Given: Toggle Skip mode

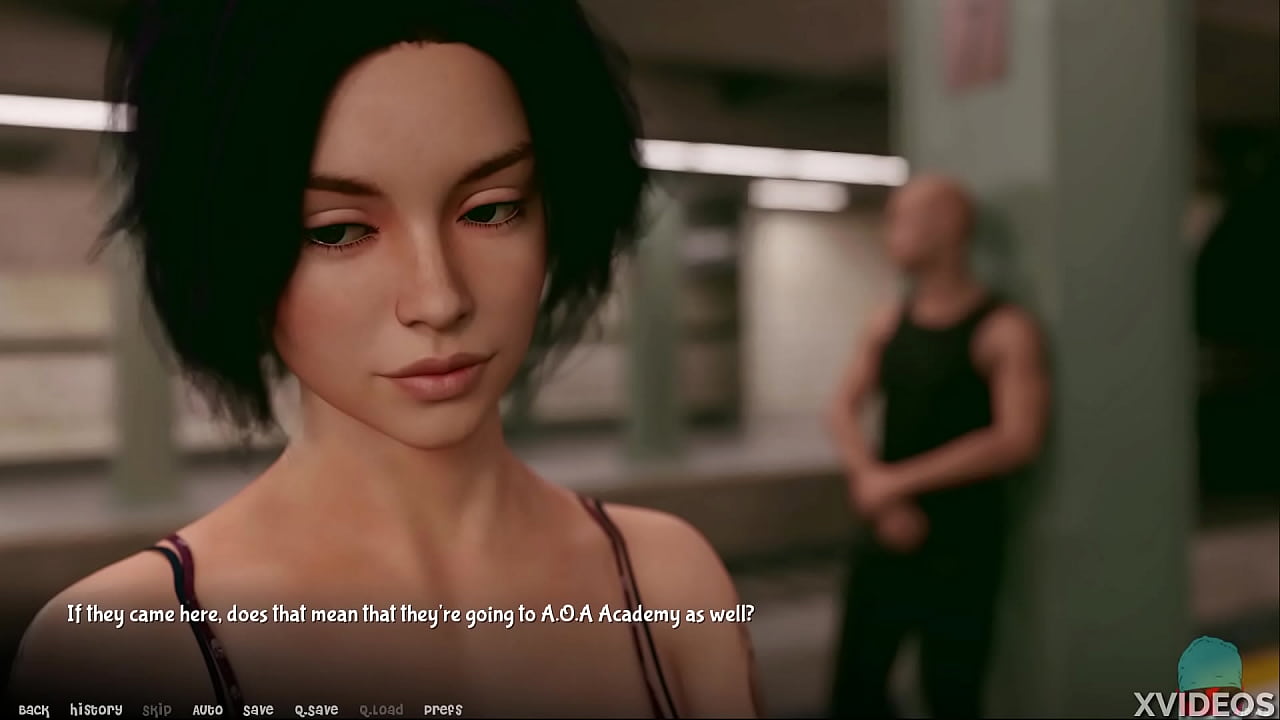Looking at the screenshot, I should coord(158,709).
